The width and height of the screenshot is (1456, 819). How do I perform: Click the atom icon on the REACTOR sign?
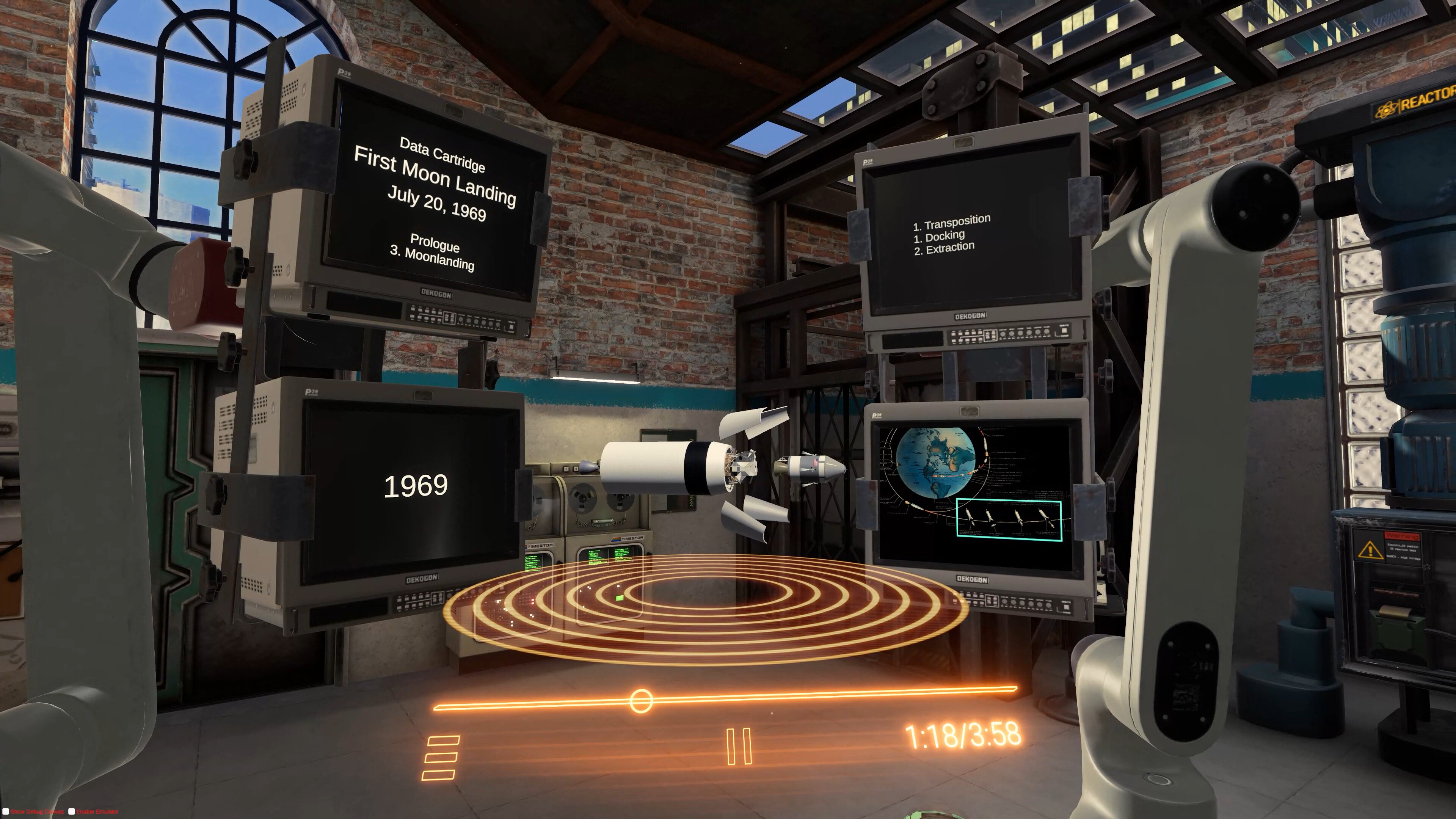tap(1387, 111)
